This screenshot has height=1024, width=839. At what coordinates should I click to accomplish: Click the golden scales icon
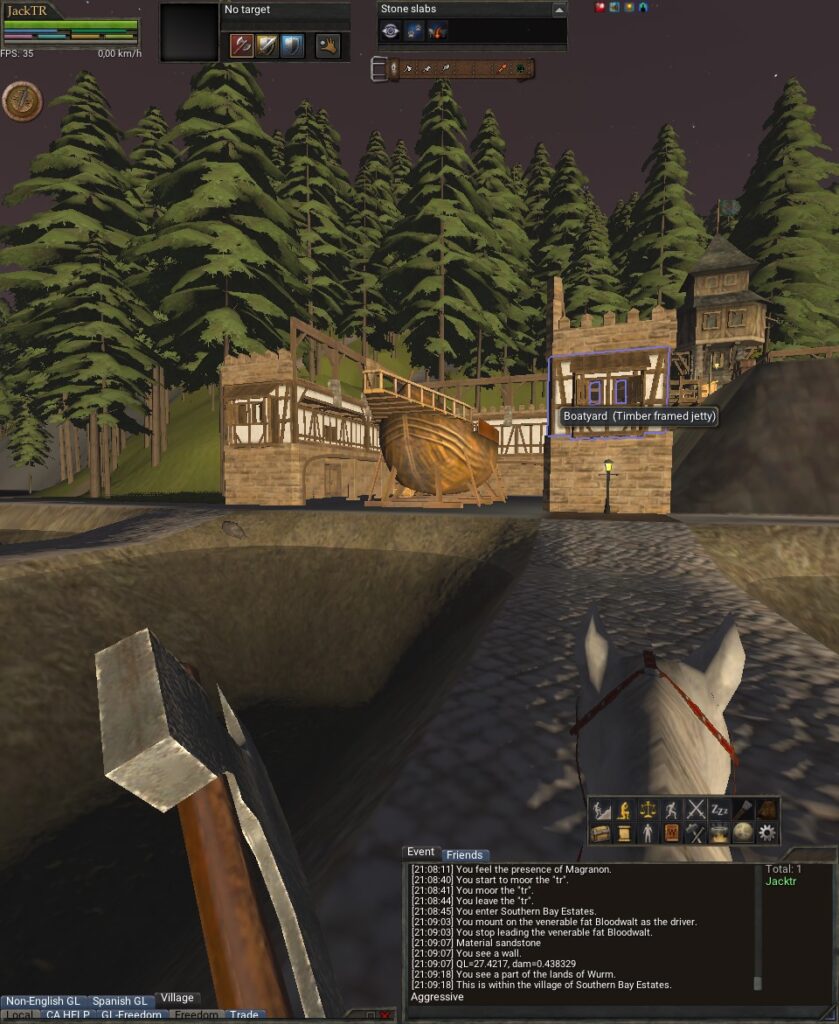pyautogui.click(x=649, y=809)
